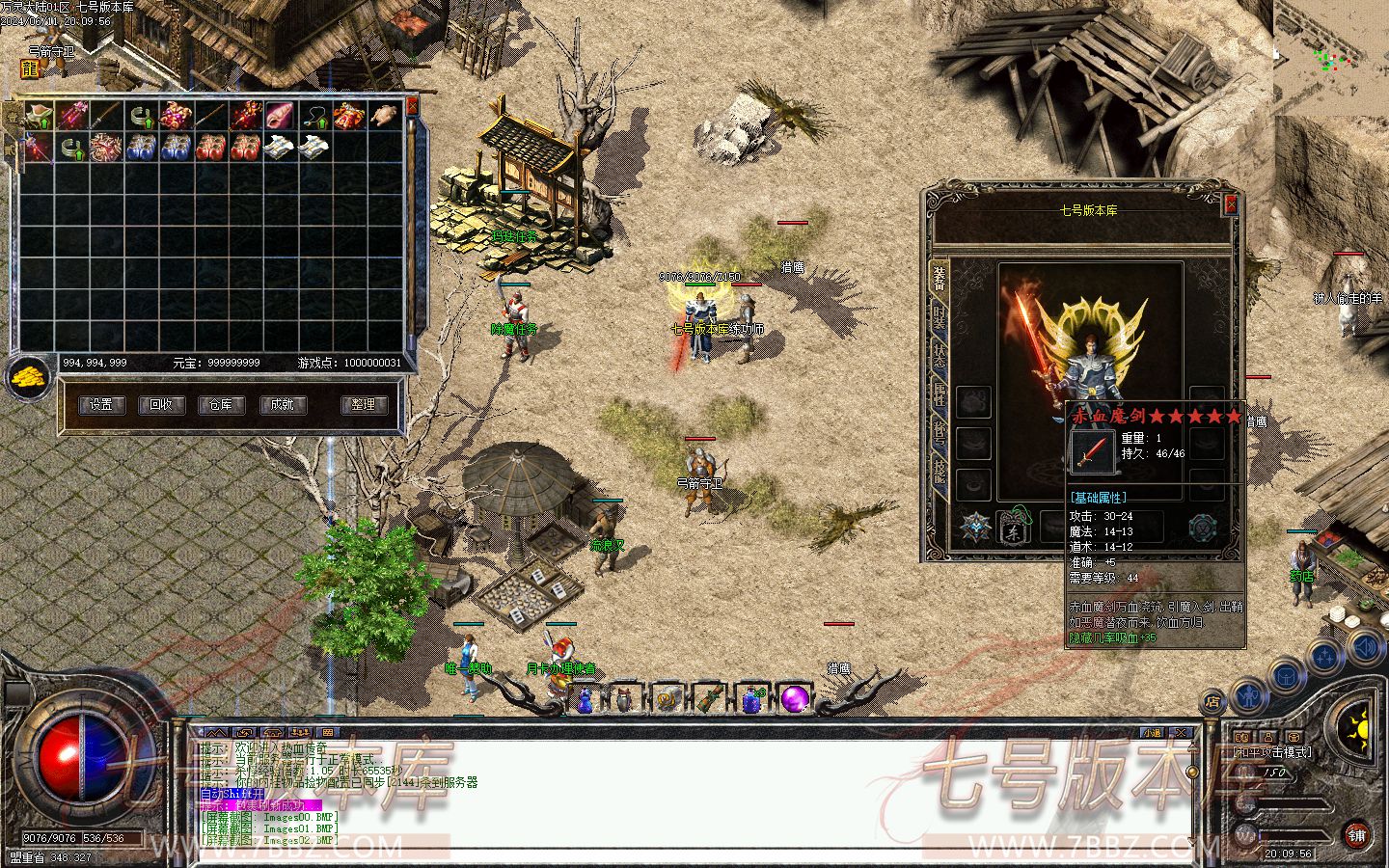
Task: Open the 仓库 warehouse
Action: [221, 405]
